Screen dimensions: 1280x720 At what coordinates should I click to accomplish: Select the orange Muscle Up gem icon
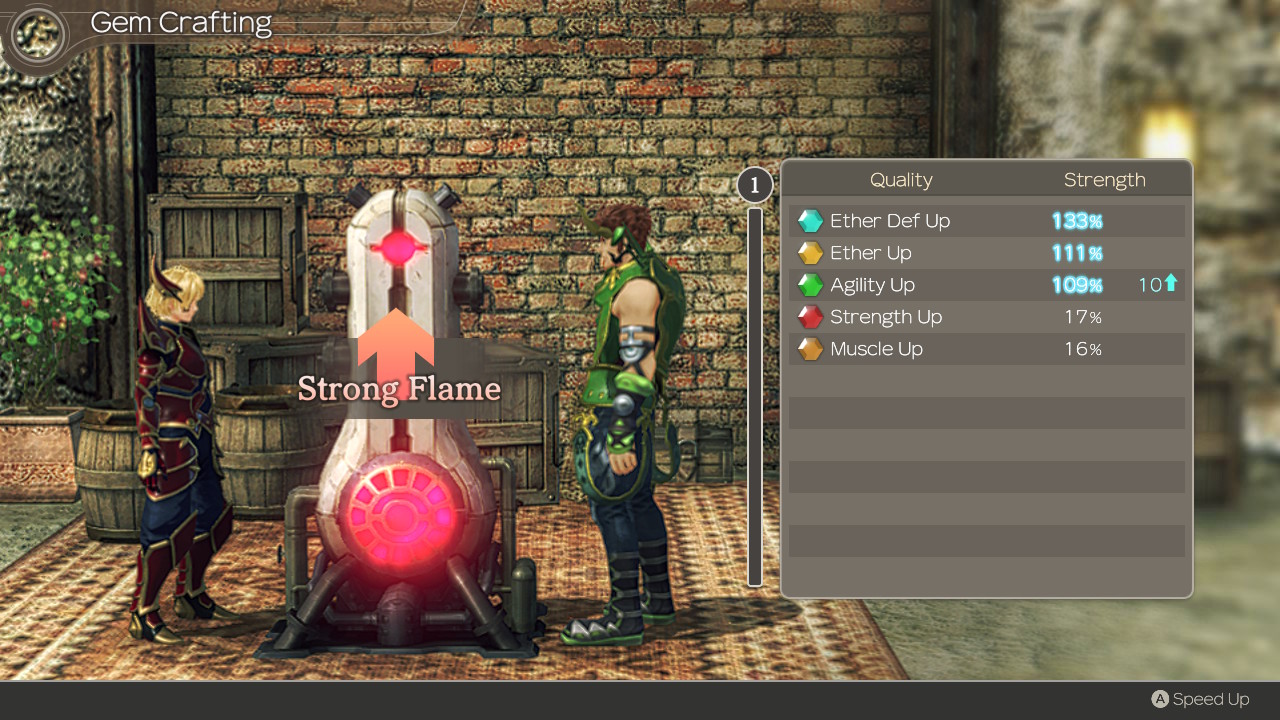810,348
